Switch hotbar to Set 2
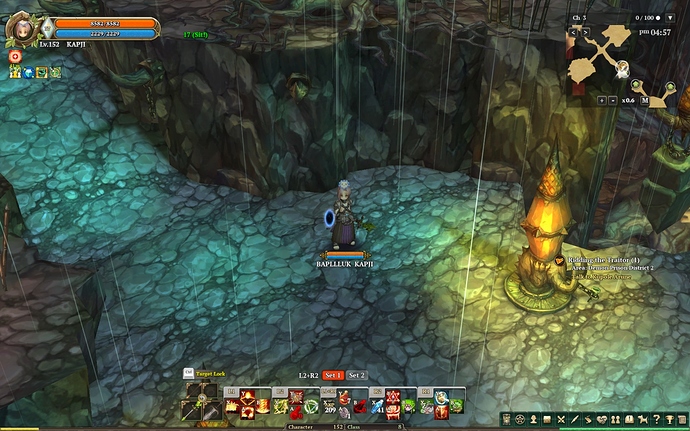690x431 pixels. click(356, 375)
